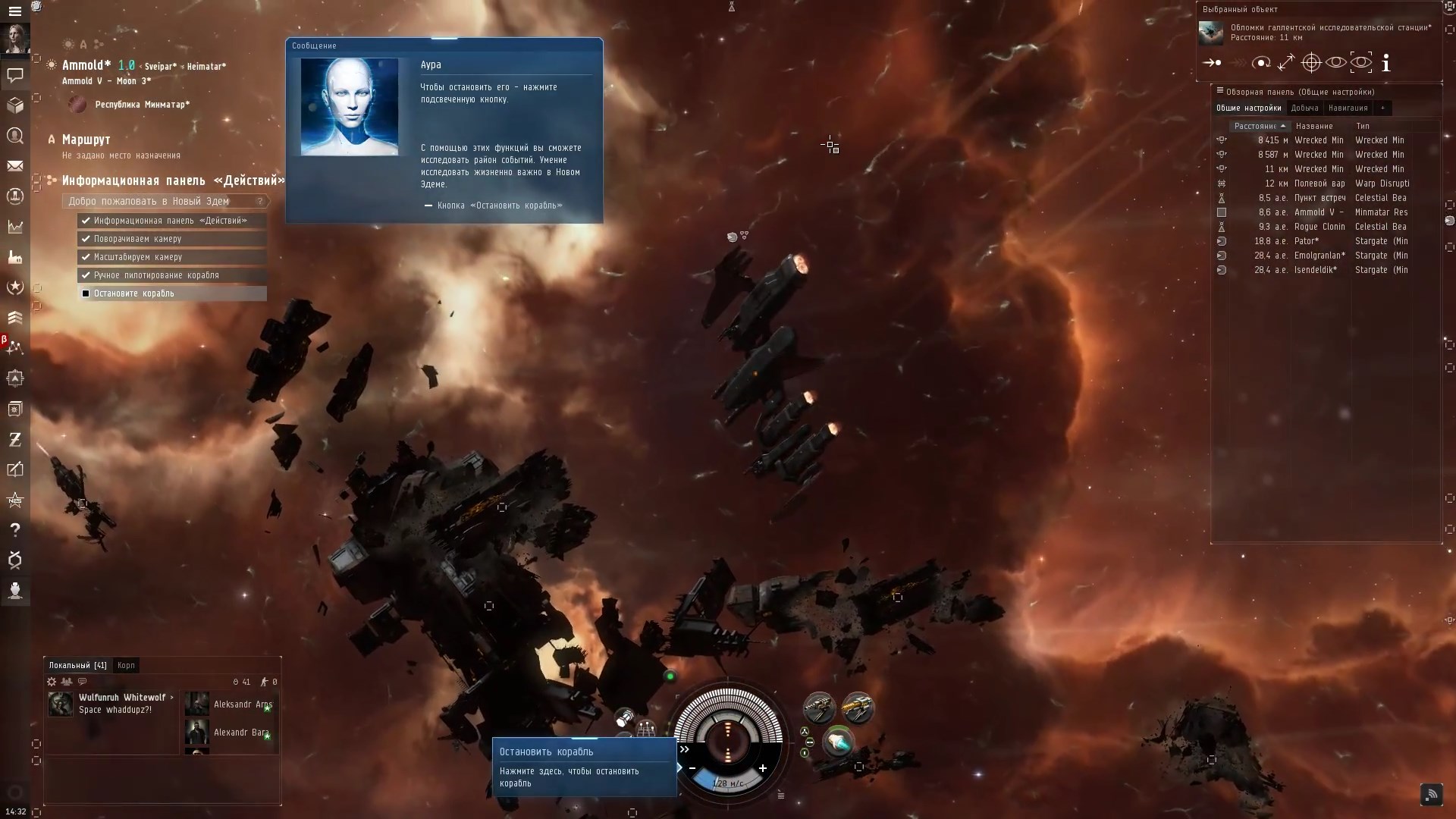Click the 'Look at' eye icon
This screenshot has width=1456, height=819.
1335,62
